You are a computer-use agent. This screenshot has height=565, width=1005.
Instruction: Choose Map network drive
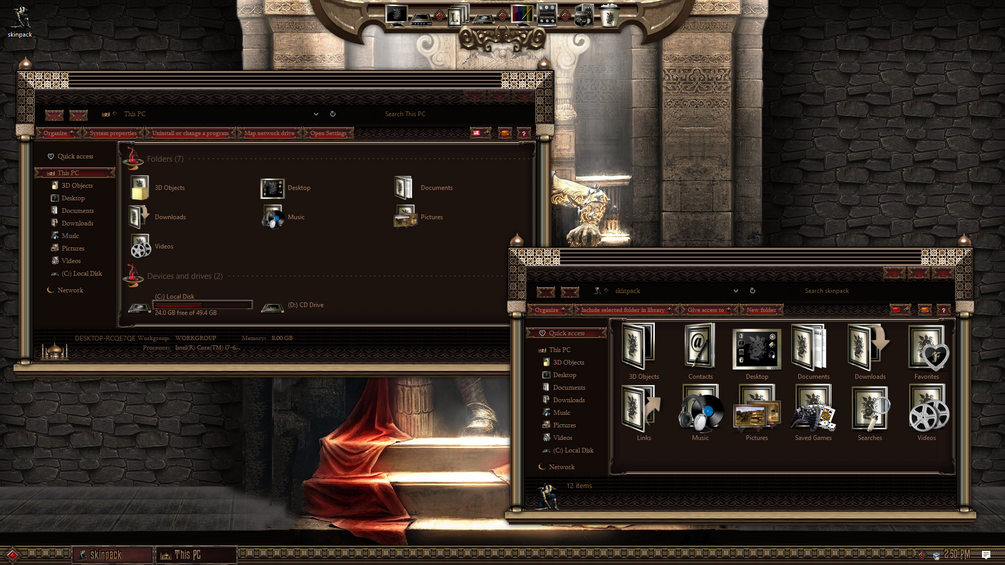pyautogui.click(x=269, y=133)
